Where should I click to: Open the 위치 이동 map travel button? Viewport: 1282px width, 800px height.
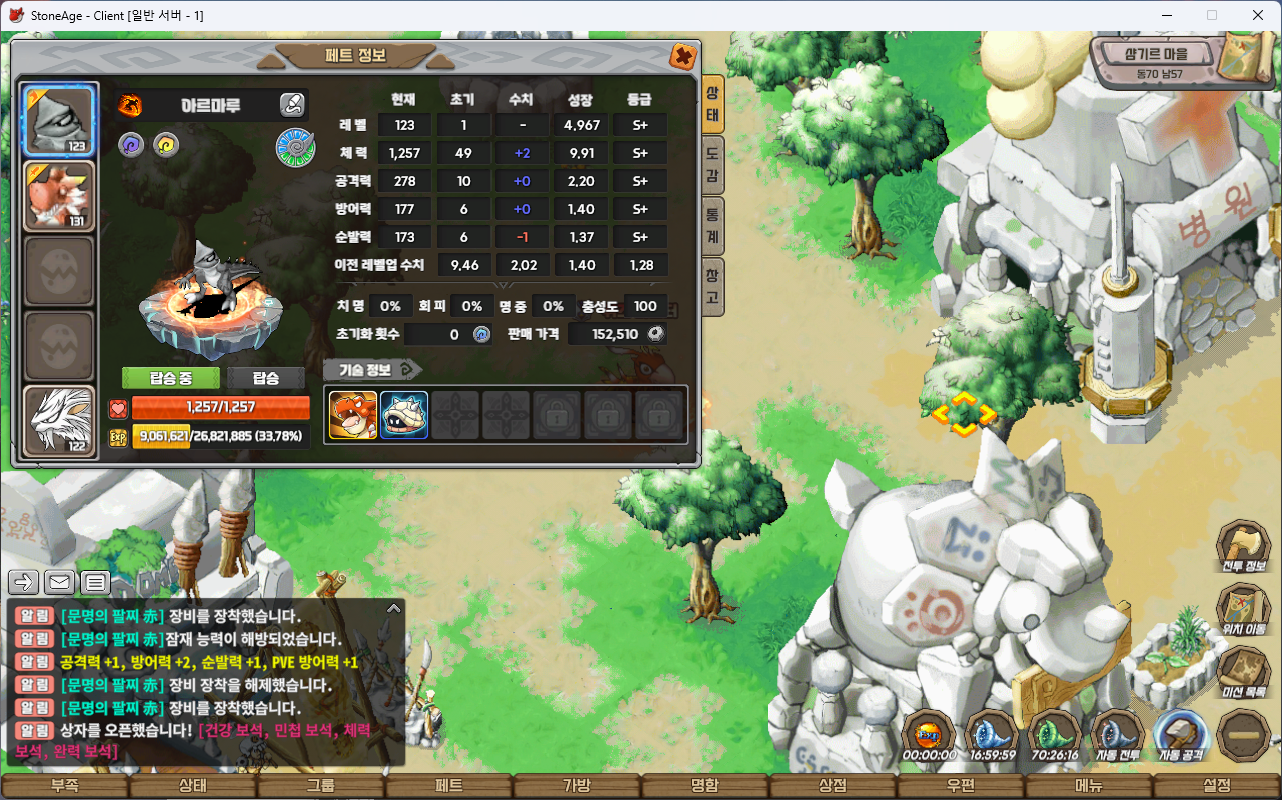point(1243,610)
